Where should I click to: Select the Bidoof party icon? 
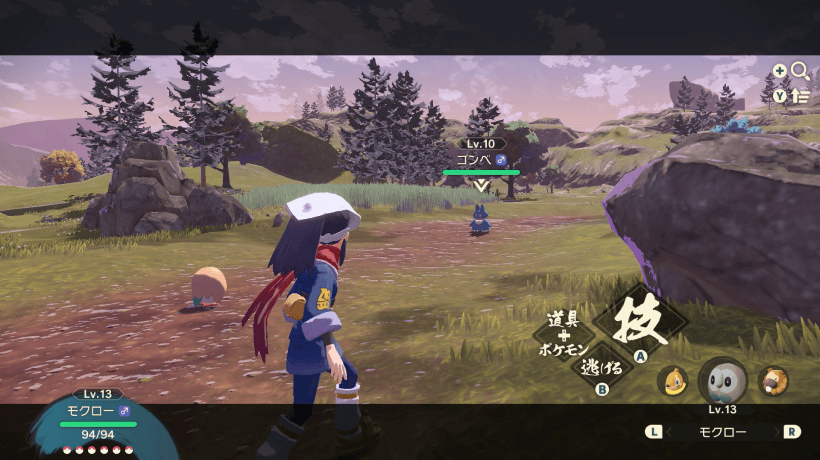click(x=773, y=380)
